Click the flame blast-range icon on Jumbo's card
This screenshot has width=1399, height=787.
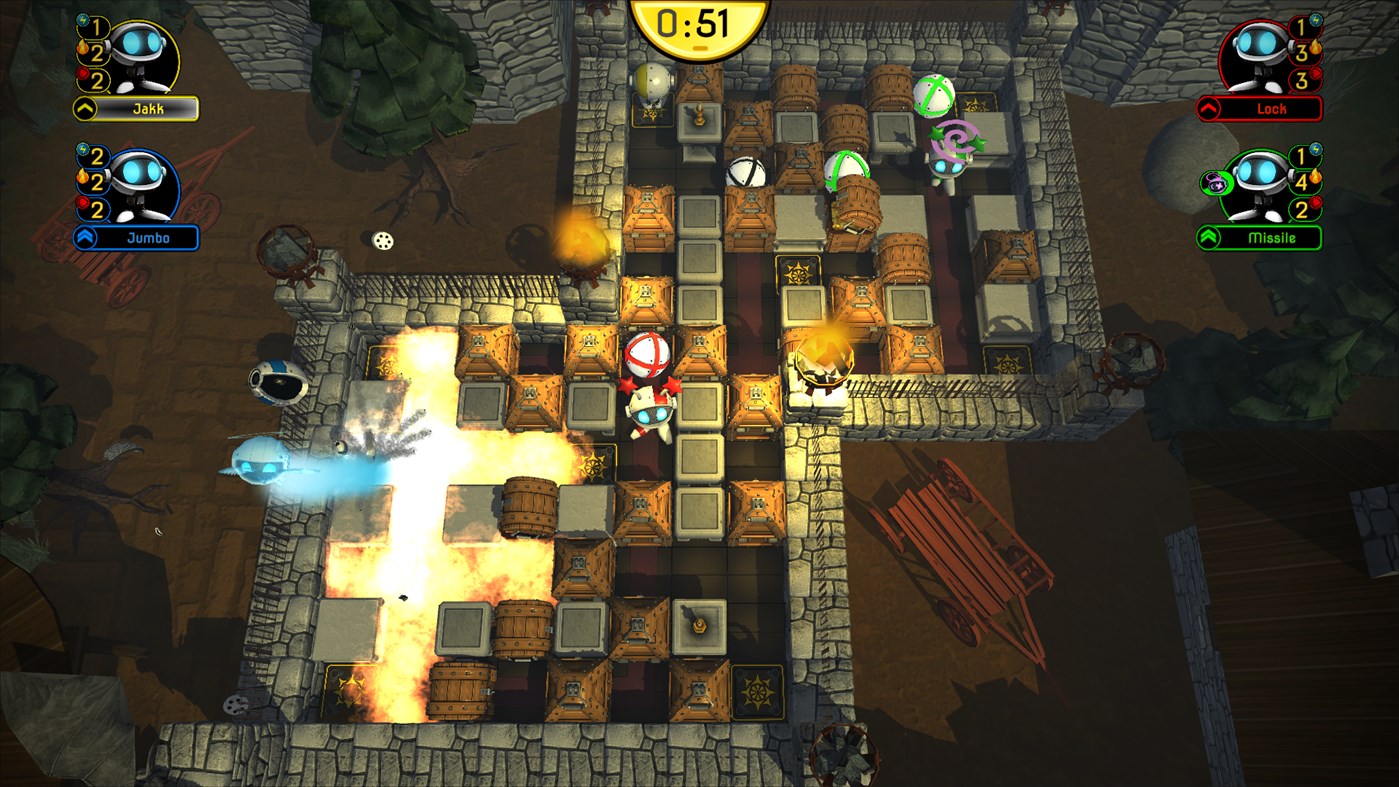pos(82,178)
